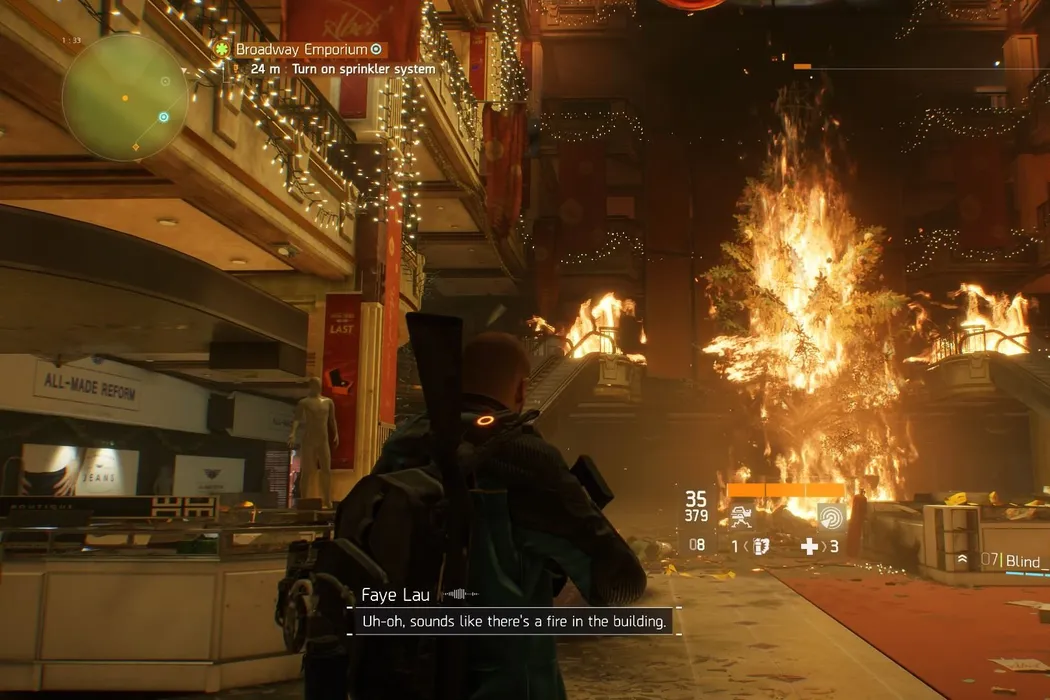Image resolution: width=1050 pixels, height=700 pixels.
Task: Open the circular minimap
Action: [x=124, y=97]
